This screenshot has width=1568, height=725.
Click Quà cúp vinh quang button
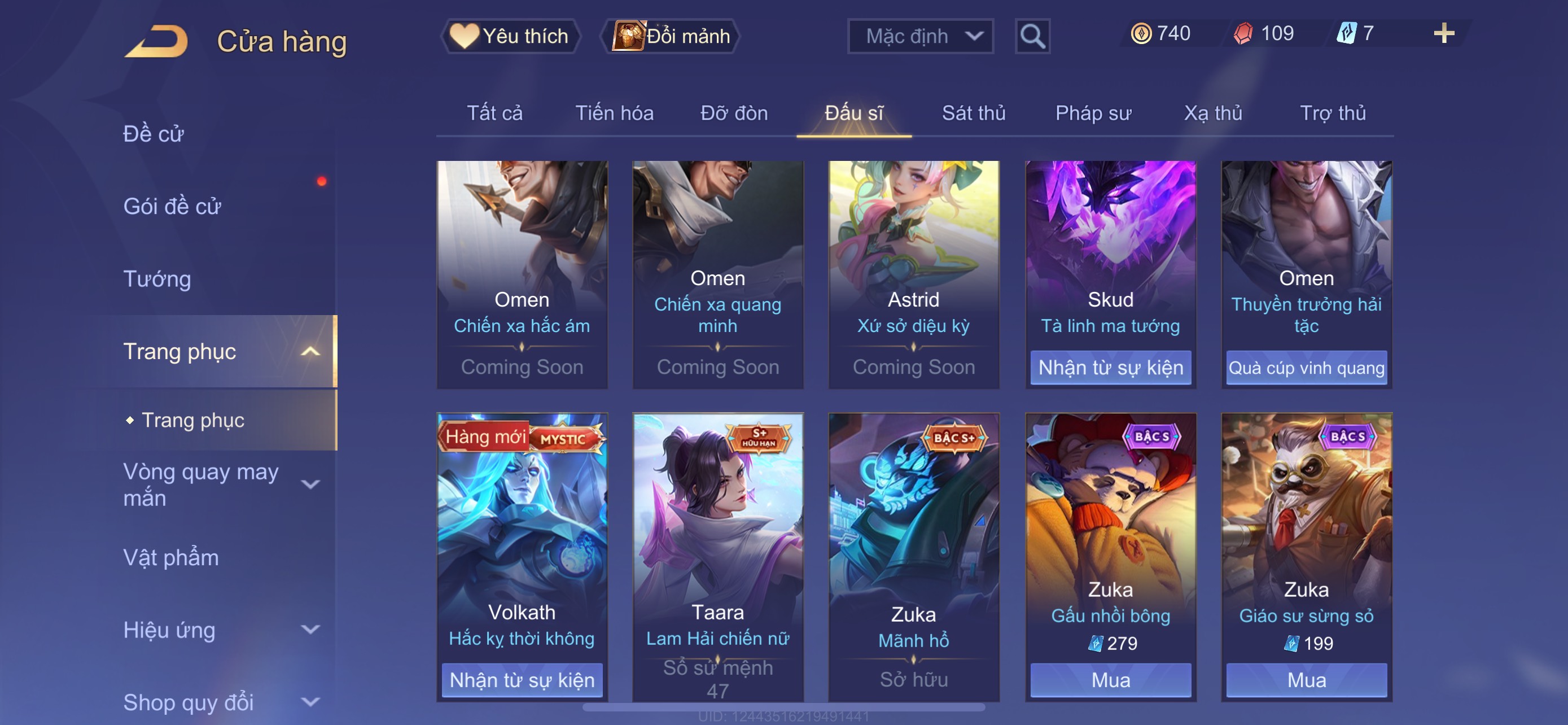tap(1306, 367)
